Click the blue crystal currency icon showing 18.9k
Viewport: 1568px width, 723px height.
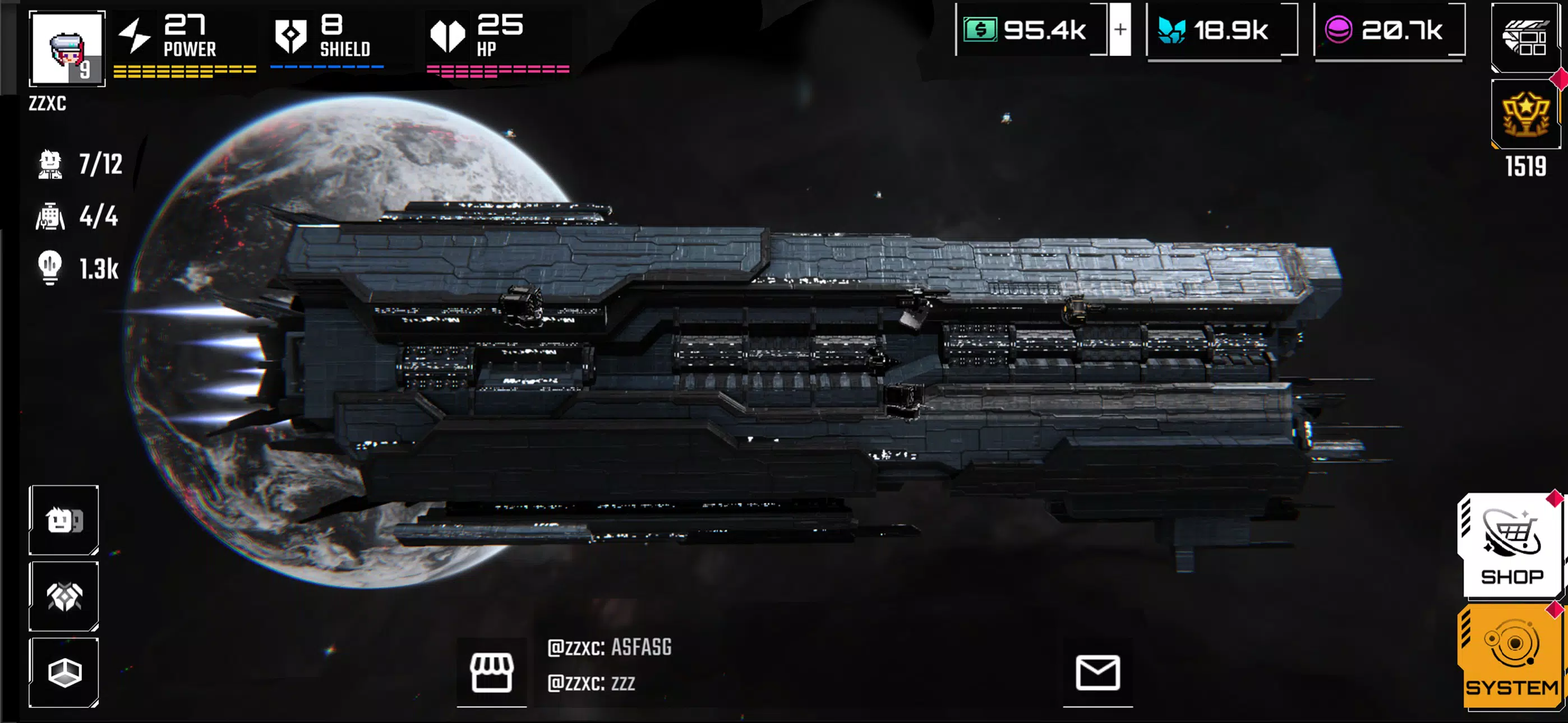click(x=1171, y=31)
